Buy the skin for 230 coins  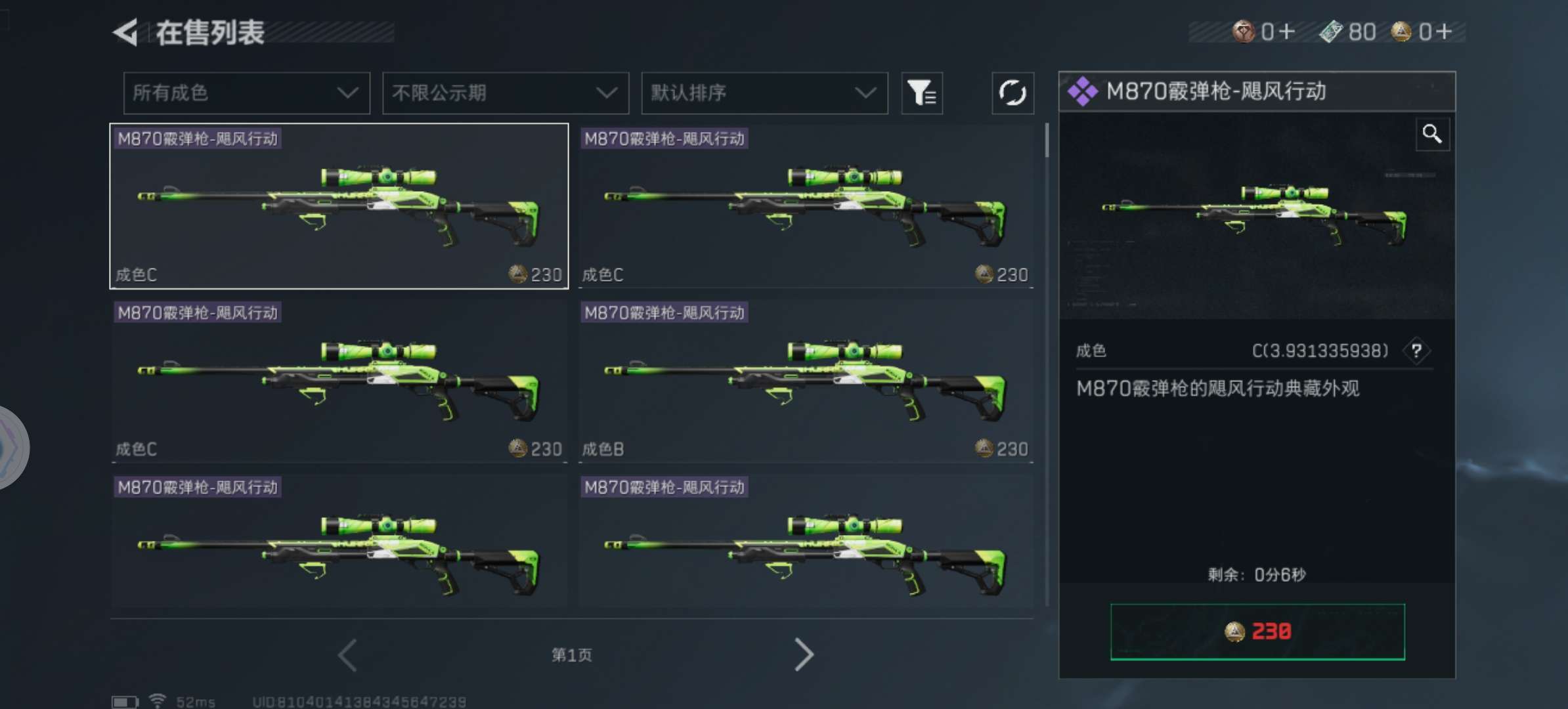click(x=1257, y=632)
